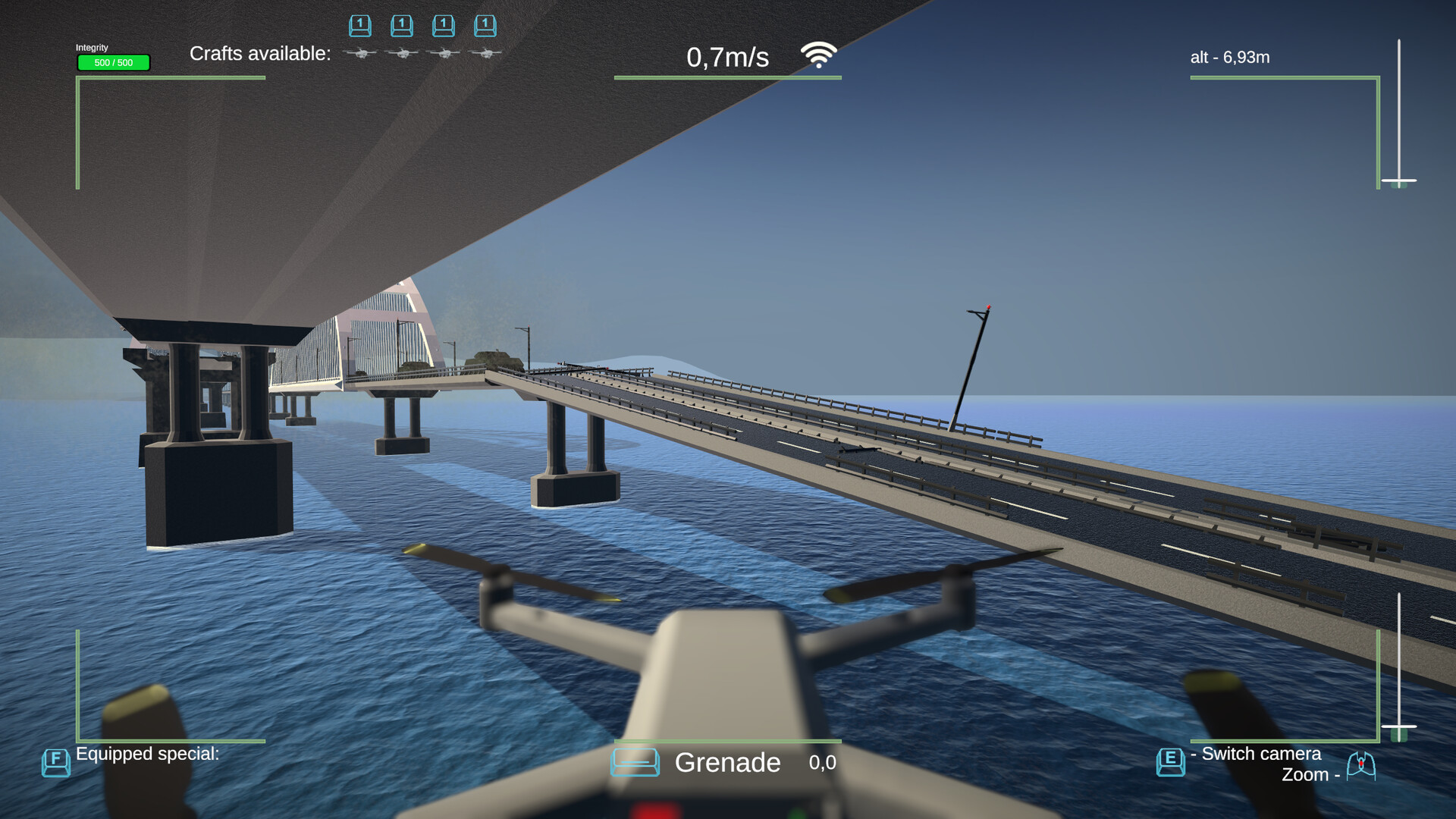Click the 'Crafts available' heading

tap(261, 53)
